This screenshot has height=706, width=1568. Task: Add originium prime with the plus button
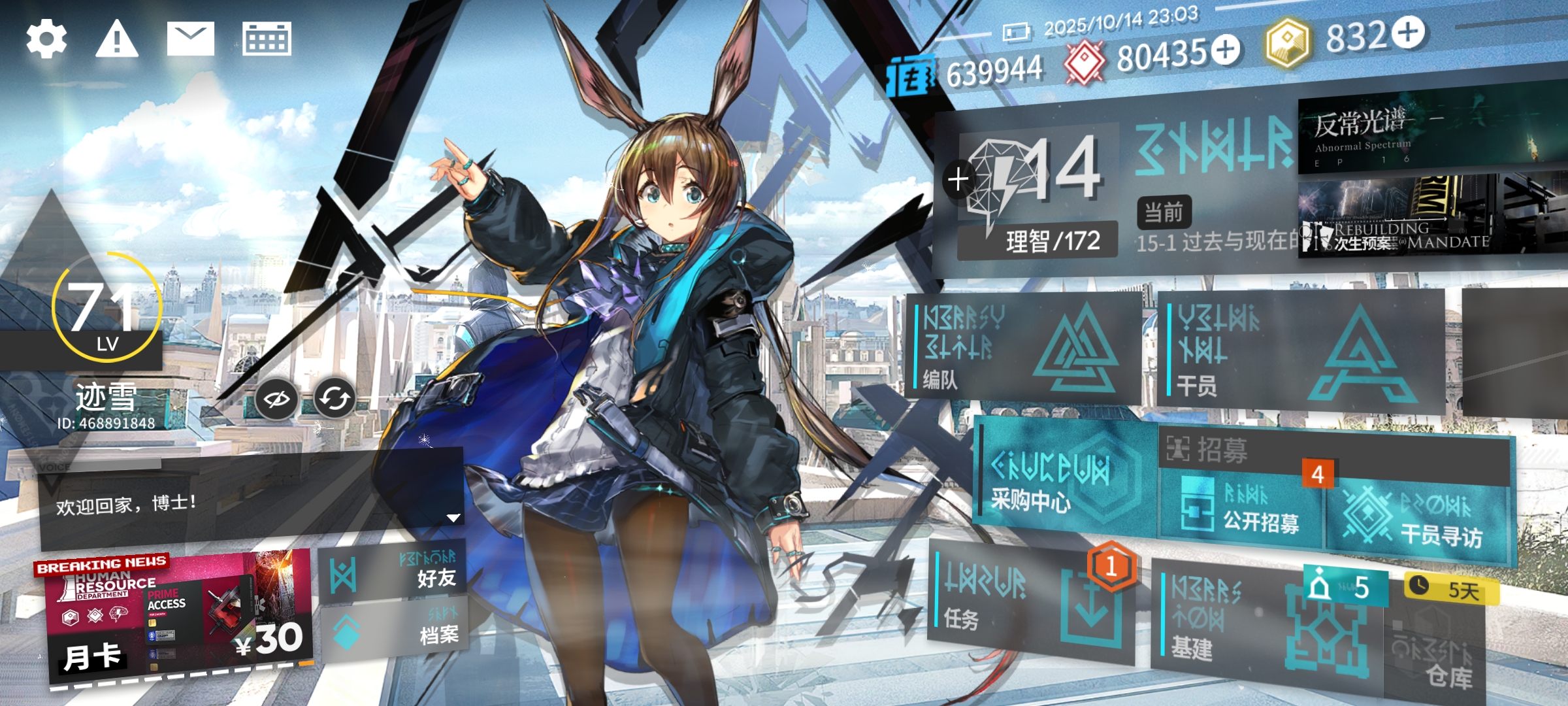1407,33
